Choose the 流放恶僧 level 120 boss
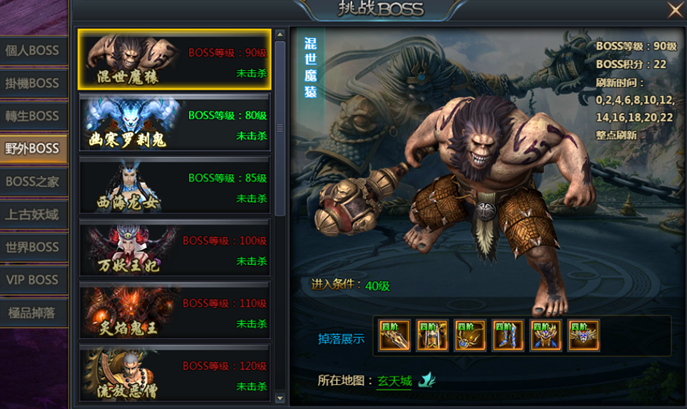Image resolution: width=687 pixels, height=409 pixels. [x=174, y=375]
